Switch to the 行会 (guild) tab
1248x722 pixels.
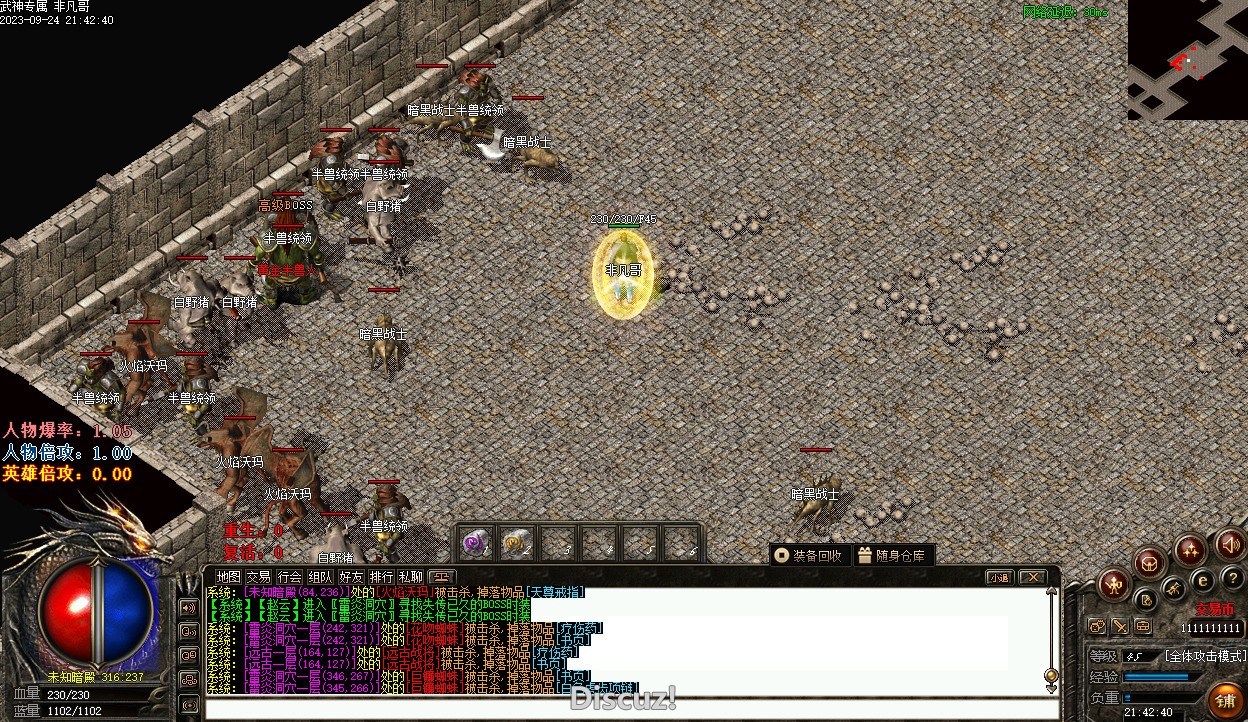(289, 577)
